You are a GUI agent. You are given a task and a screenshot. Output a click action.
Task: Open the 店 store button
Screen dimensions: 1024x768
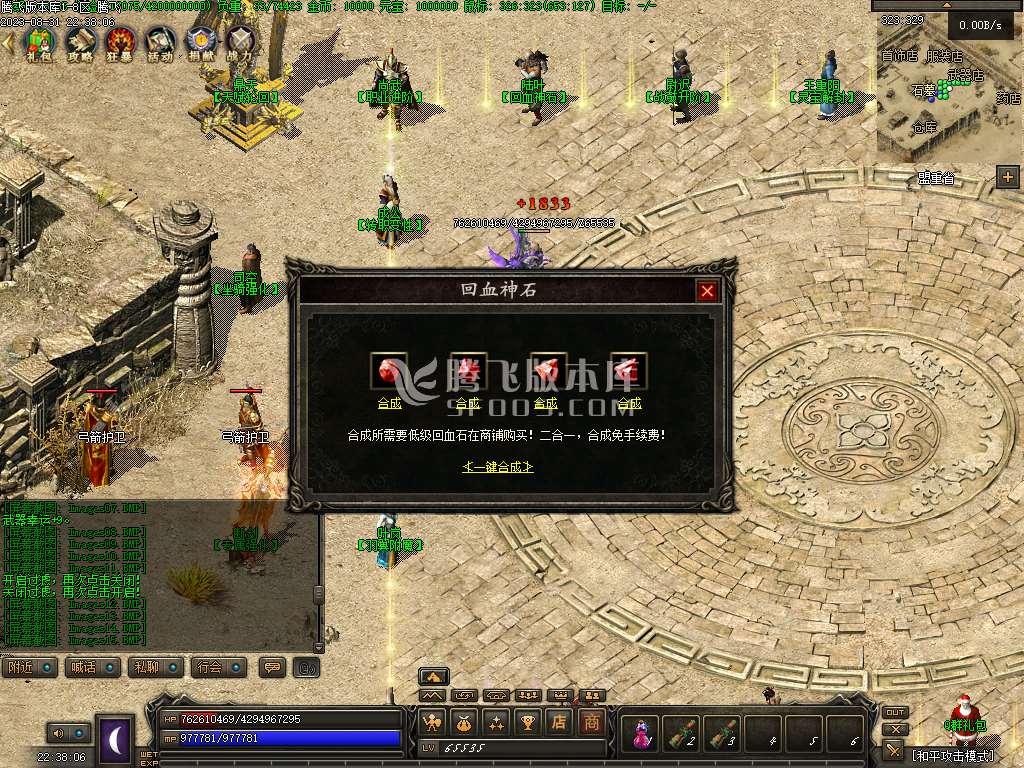[x=561, y=722]
